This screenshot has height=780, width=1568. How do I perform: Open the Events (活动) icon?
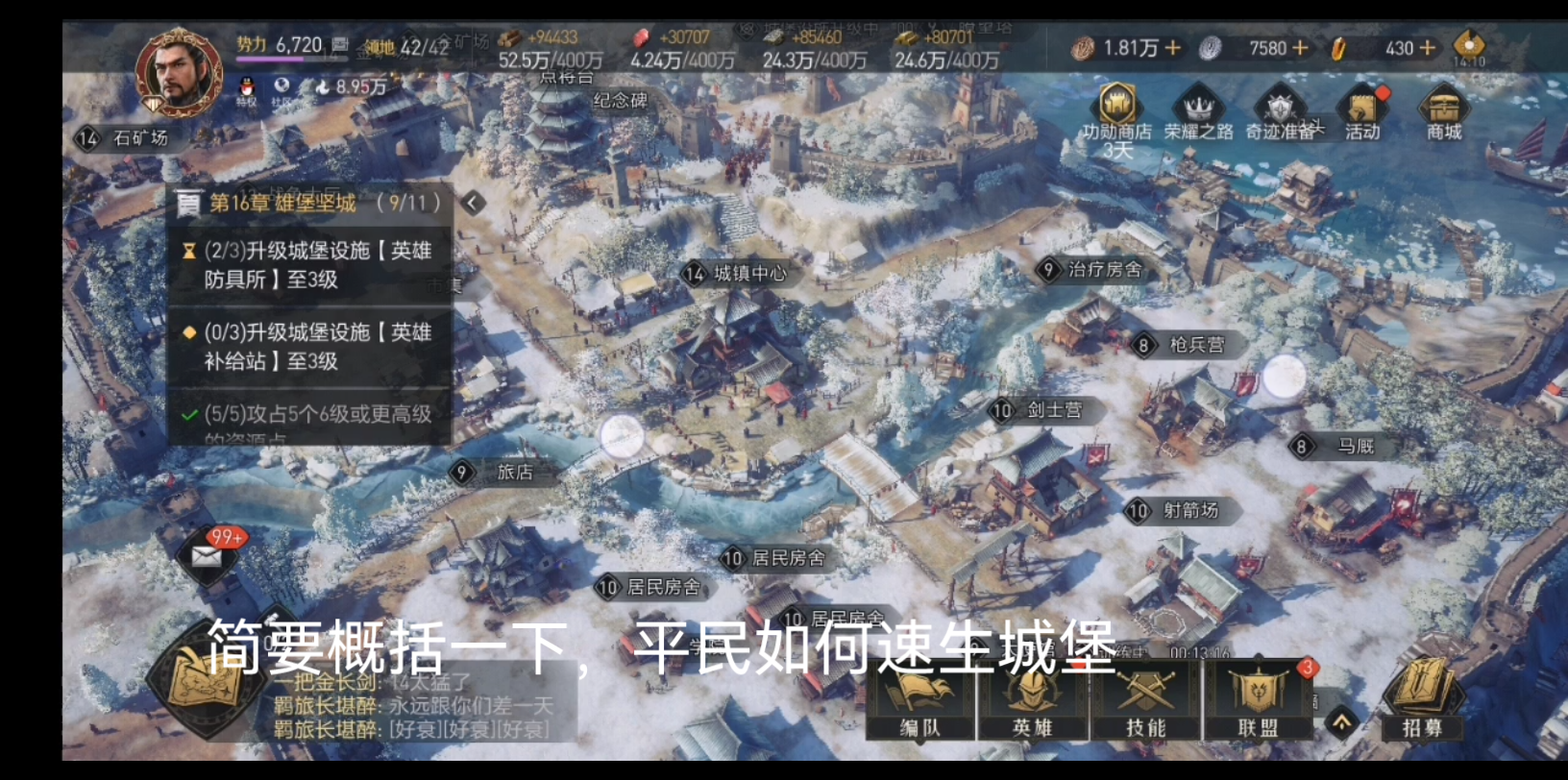pos(1363,108)
